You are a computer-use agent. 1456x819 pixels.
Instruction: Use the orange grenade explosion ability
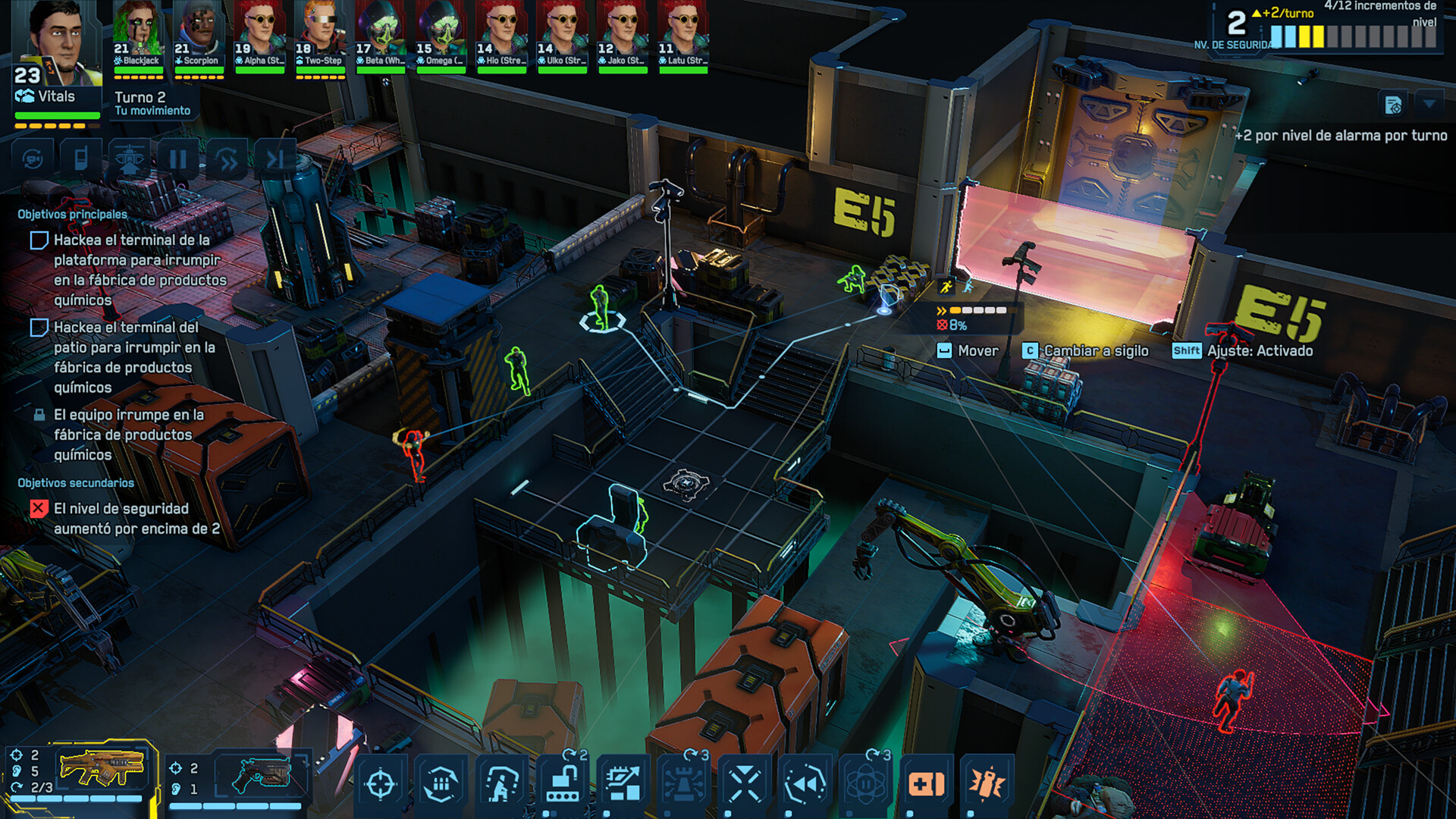[987, 784]
